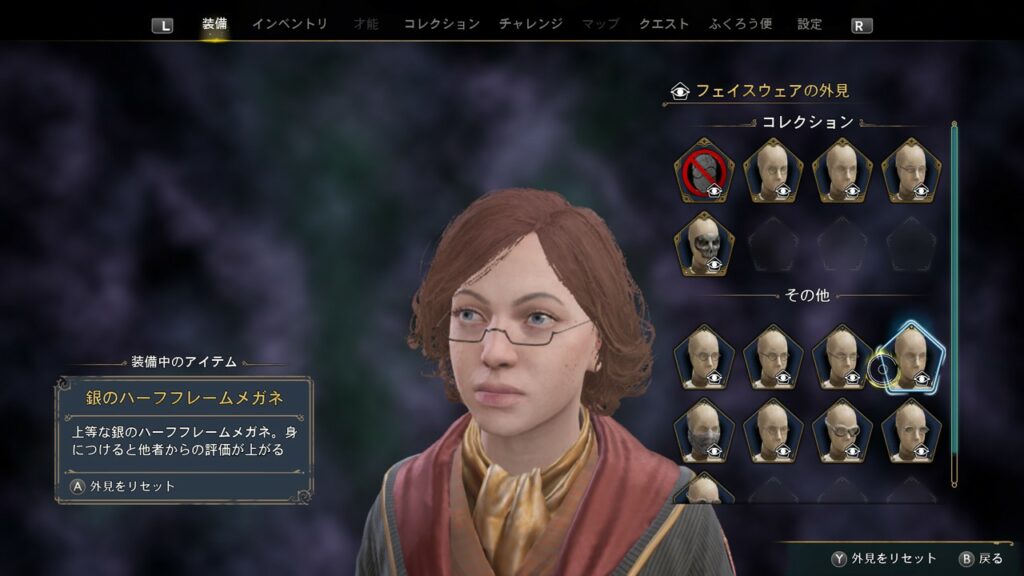
Task: Go to the チャレンジ tab
Action: click(530, 24)
